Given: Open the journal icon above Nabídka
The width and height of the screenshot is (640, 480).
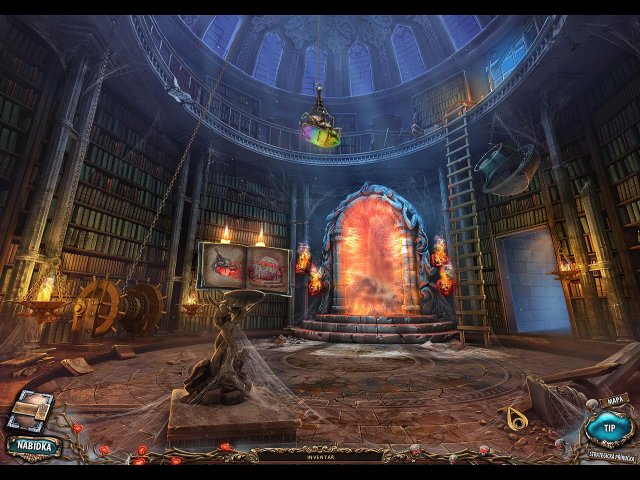Looking at the screenshot, I should coord(31,410).
